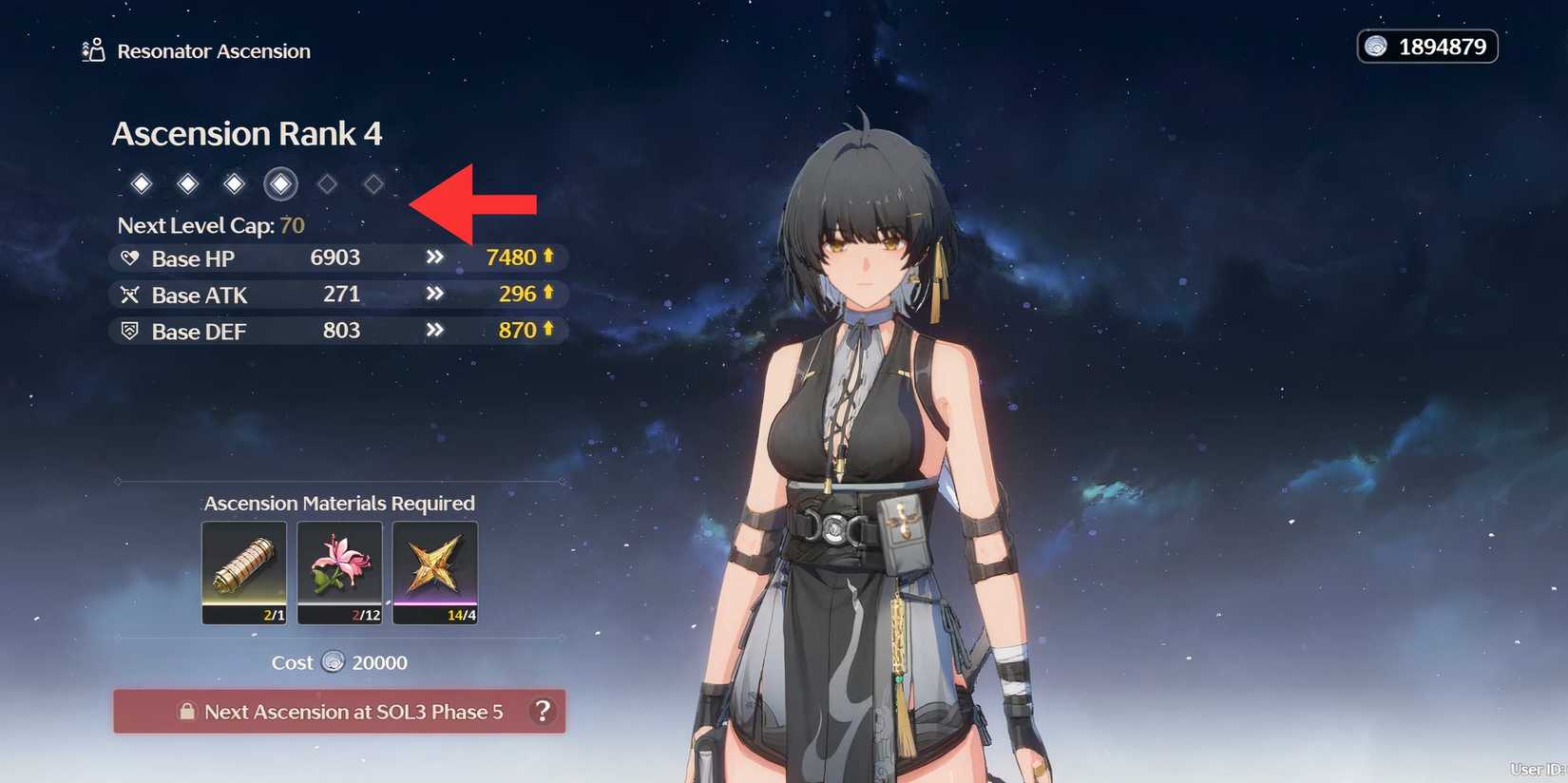This screenshot has height=783, width=1568.
Task: Click the Resonator Ascension header icon
Action: pyautogui.click(x=92, y=50)
